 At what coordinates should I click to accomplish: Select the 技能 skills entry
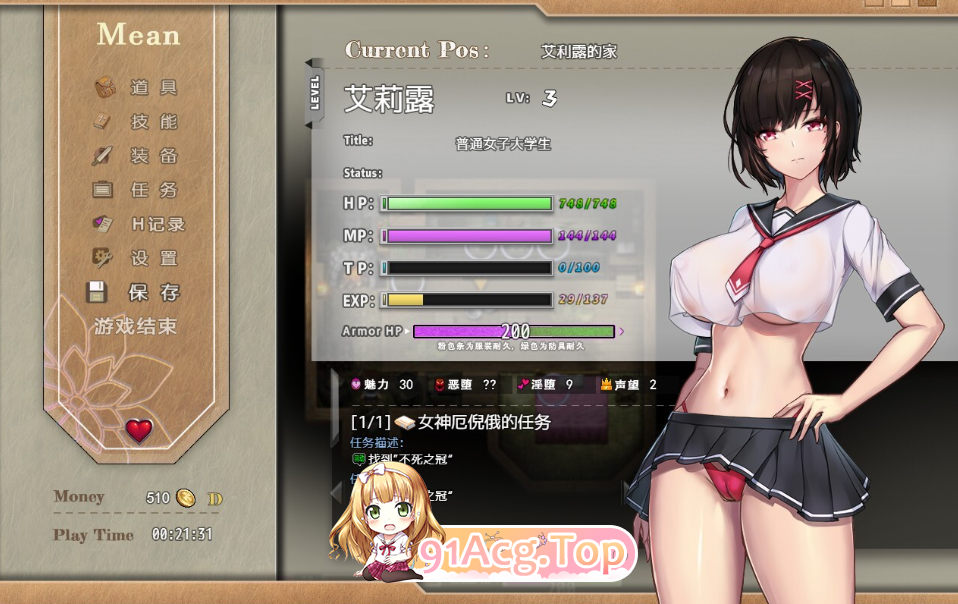[138, 122]
